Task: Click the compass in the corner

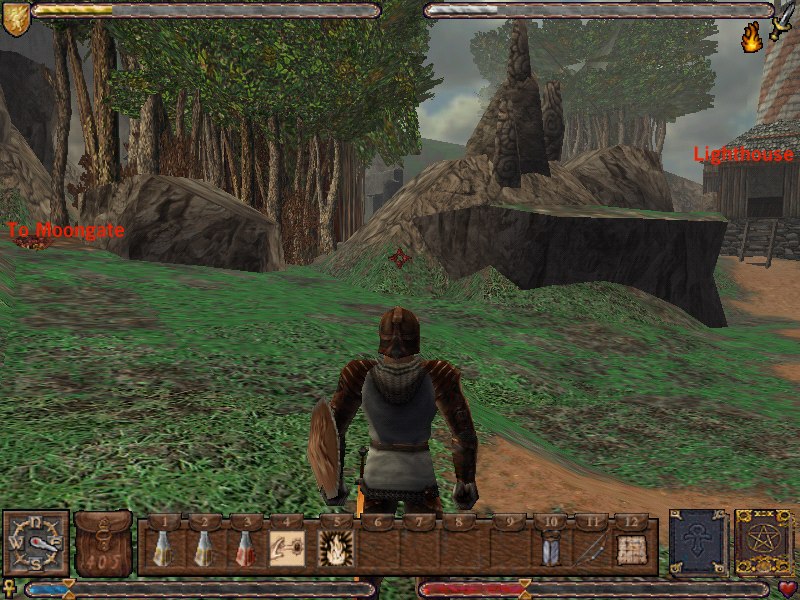Action: pos(36,542)
